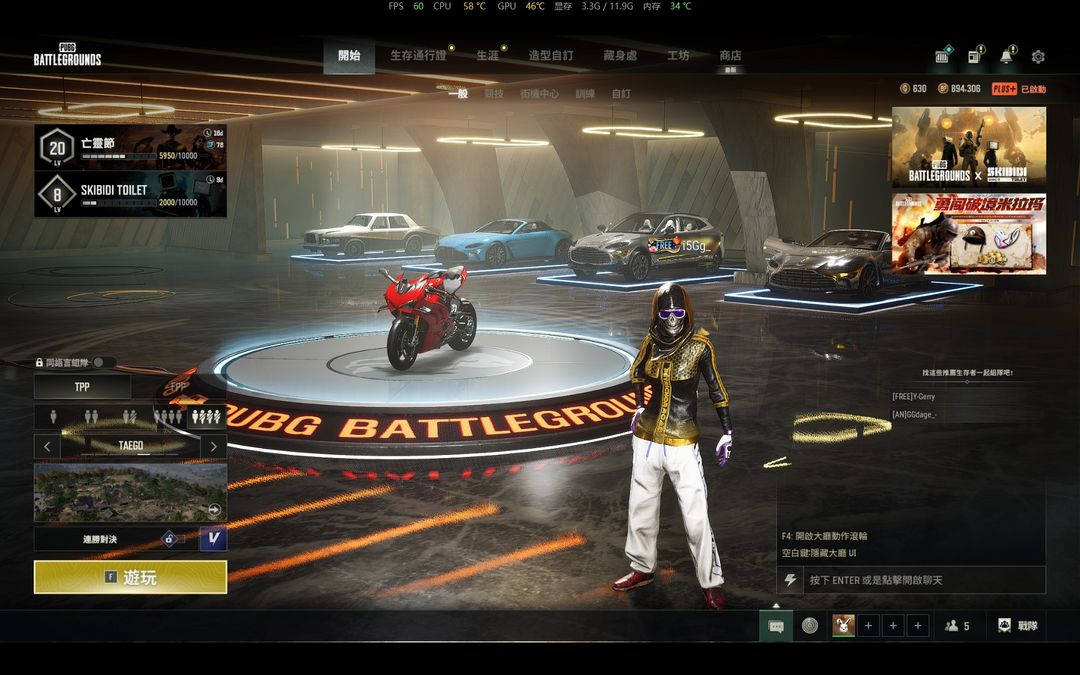The height and width of the screenshot is (675, 1080).
Task: Select the TPP perspective button
Action: (82, 386)
